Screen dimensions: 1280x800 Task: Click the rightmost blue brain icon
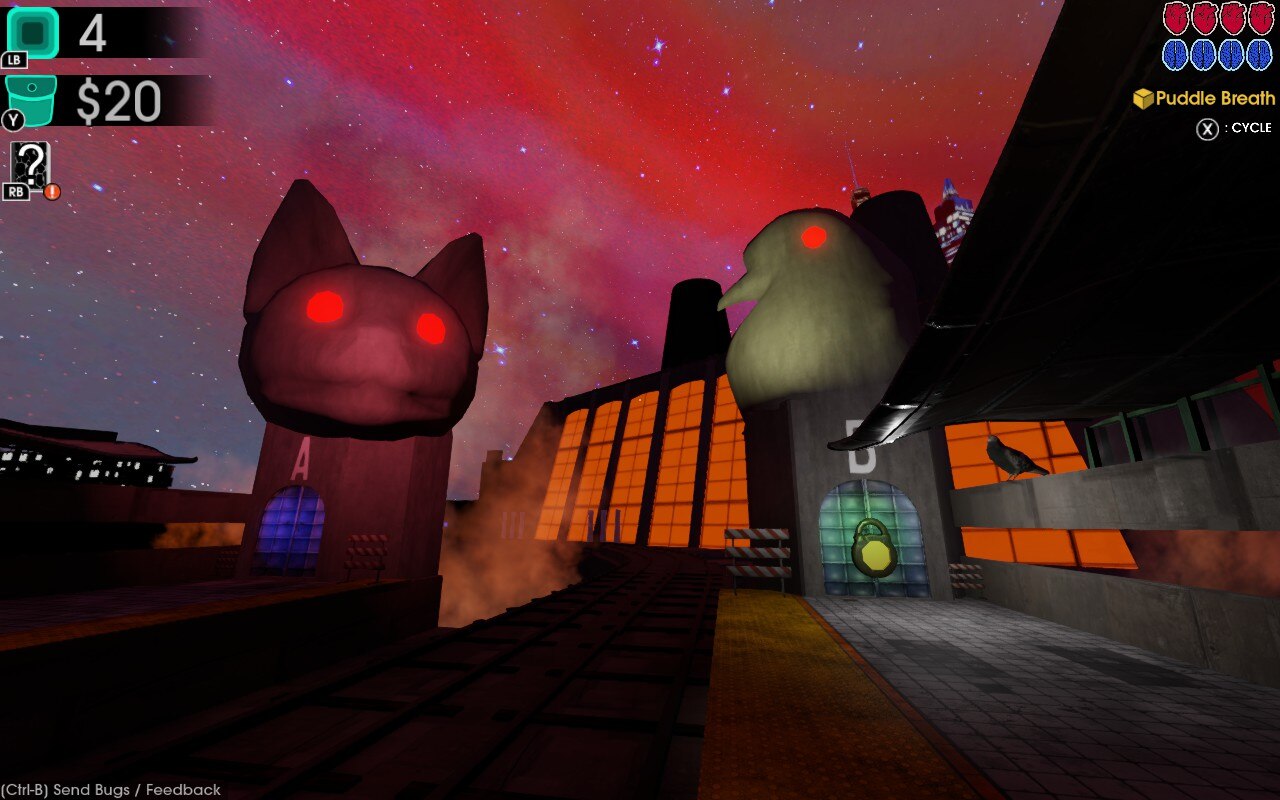click(x=1257, y=56)
